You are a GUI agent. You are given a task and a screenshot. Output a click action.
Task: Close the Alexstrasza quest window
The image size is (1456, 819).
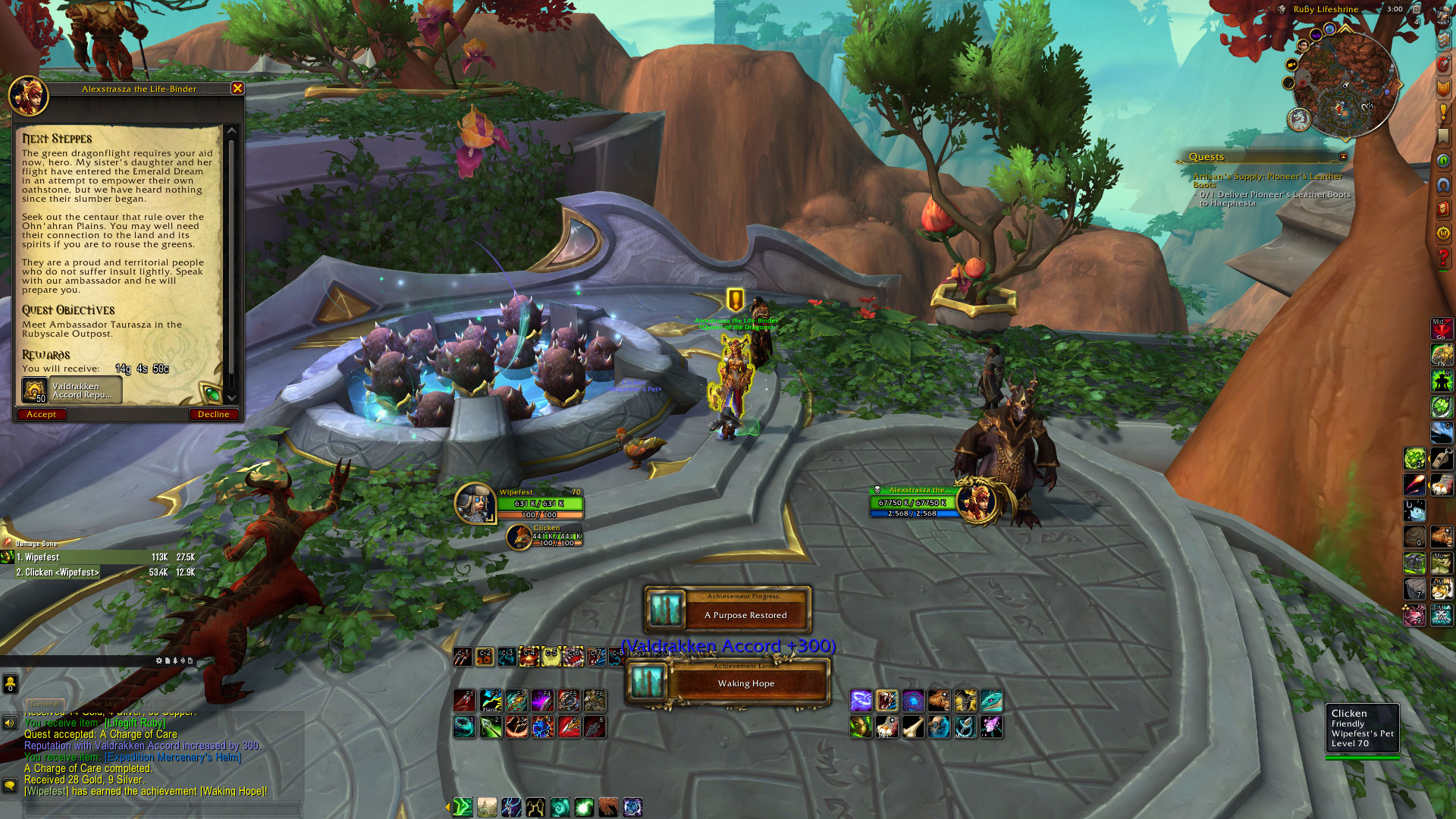click(x=237, y=89)
